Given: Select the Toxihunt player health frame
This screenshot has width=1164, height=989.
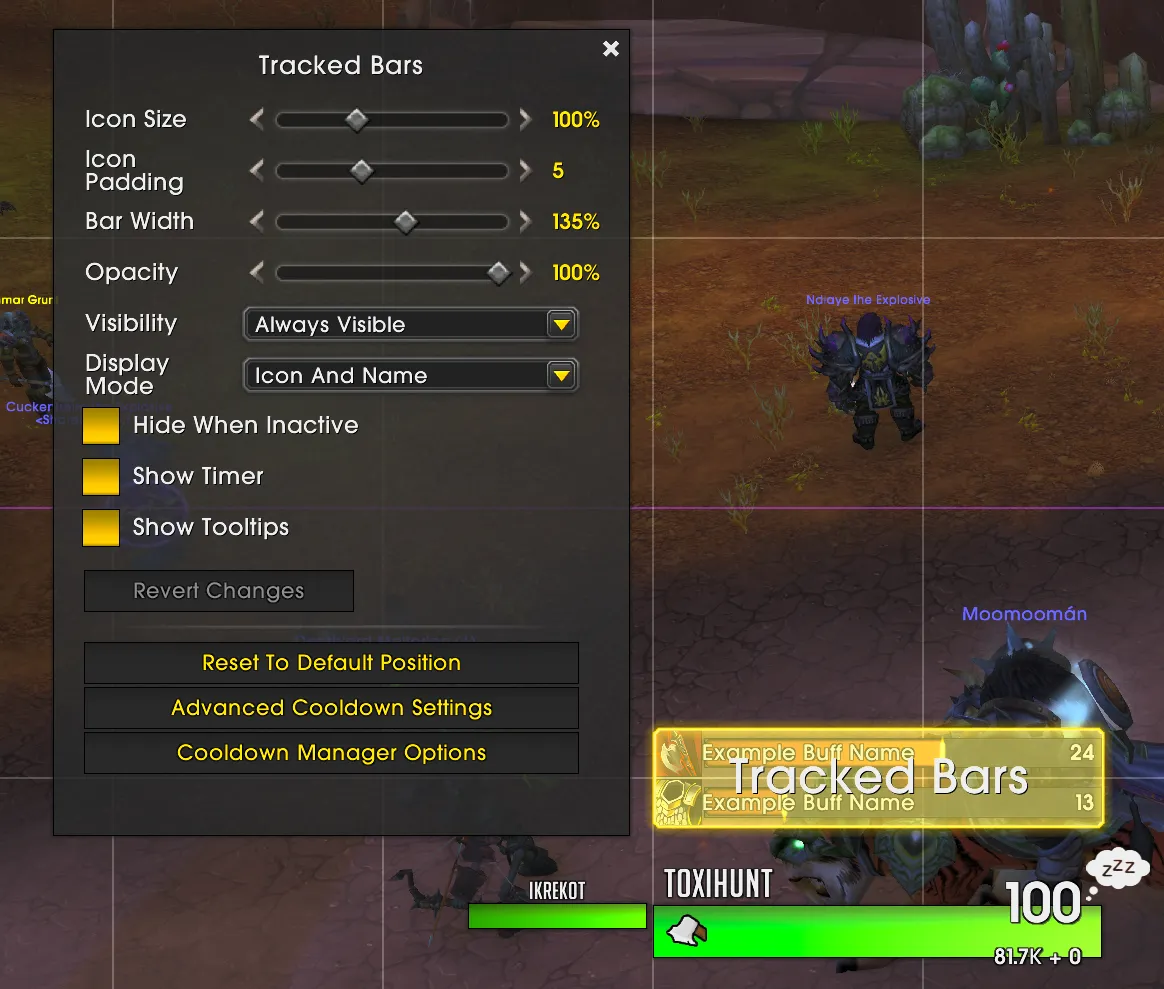Looking at the screenshot, I should [877, 931].
